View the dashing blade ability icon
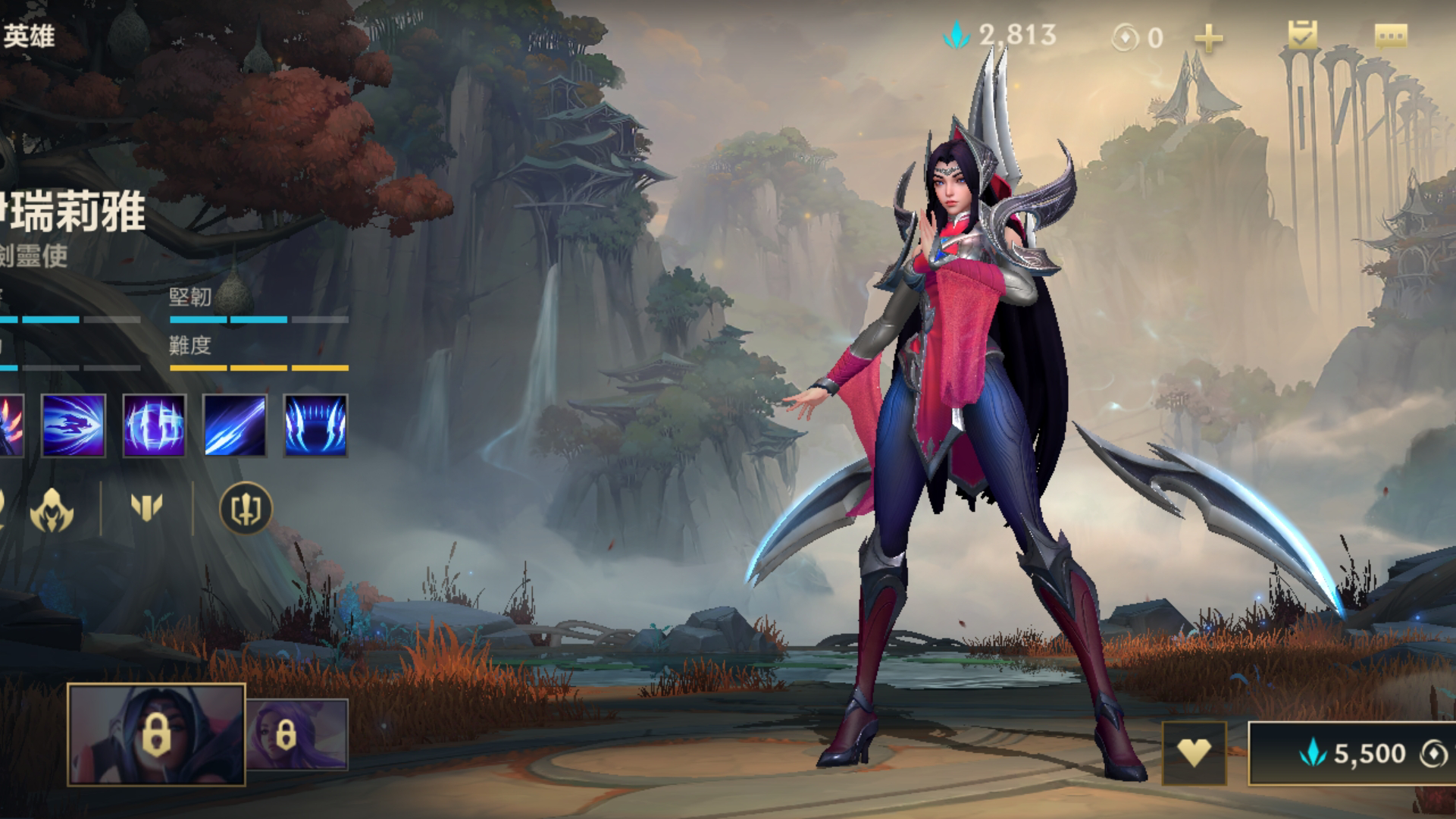The image size is (1456, 819). pyautogui.click(x=74, y=425)
